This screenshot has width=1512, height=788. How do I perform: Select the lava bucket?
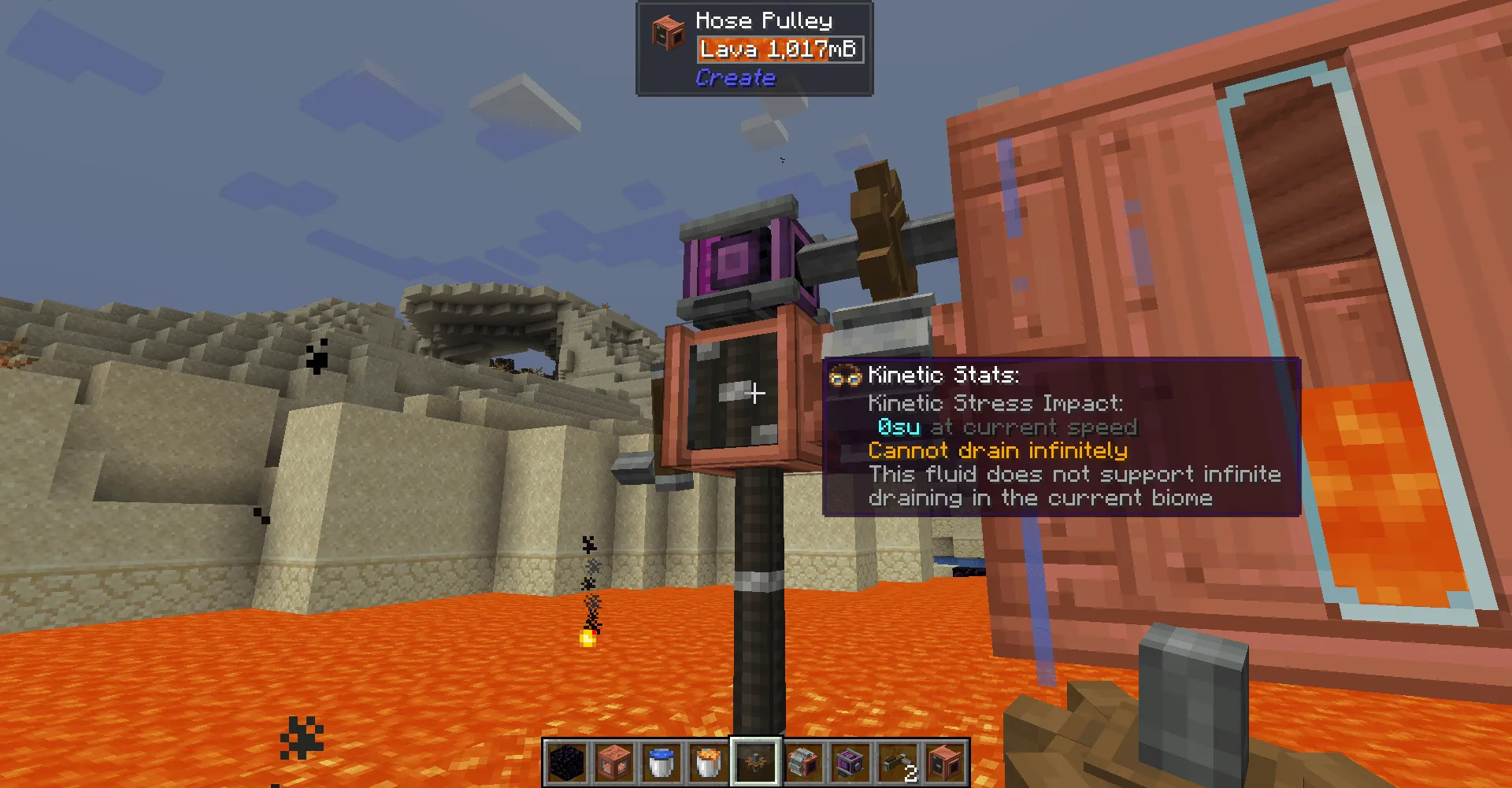coord(710,760)
